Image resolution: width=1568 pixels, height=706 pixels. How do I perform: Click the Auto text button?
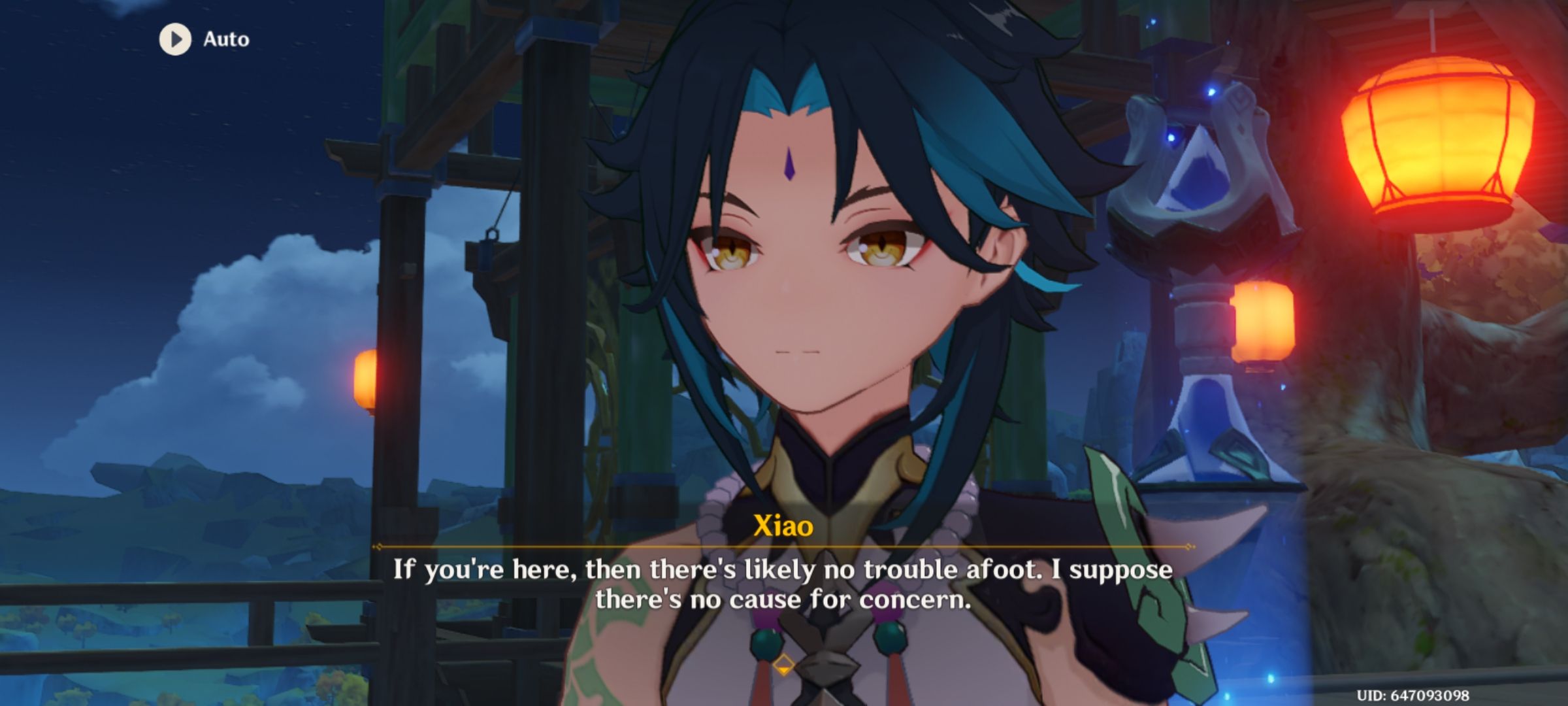coord(224,39)
